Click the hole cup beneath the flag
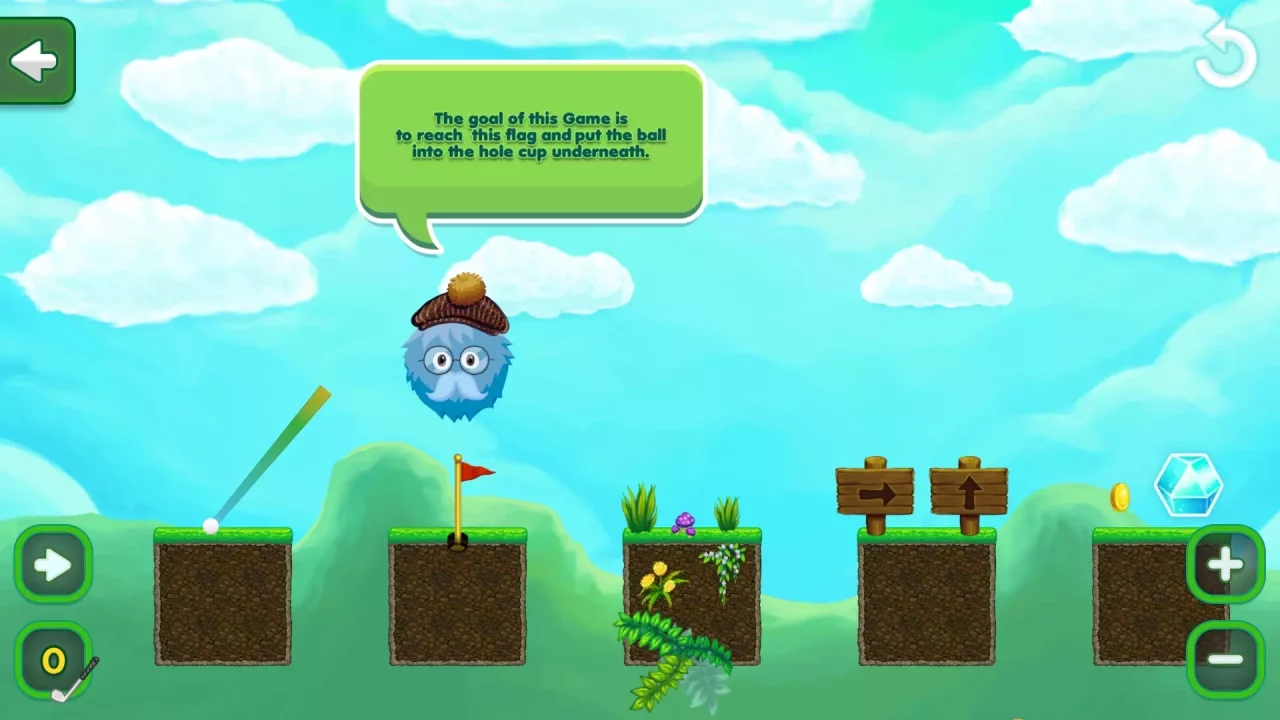1280x720 pixels. point(457,540)
